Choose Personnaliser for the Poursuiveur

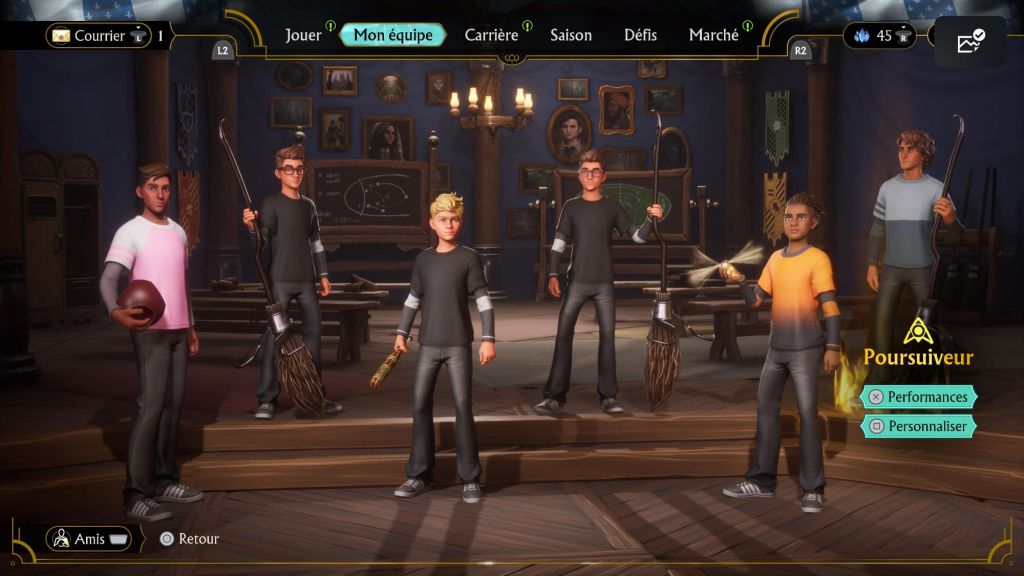click(x=919, y=426)
